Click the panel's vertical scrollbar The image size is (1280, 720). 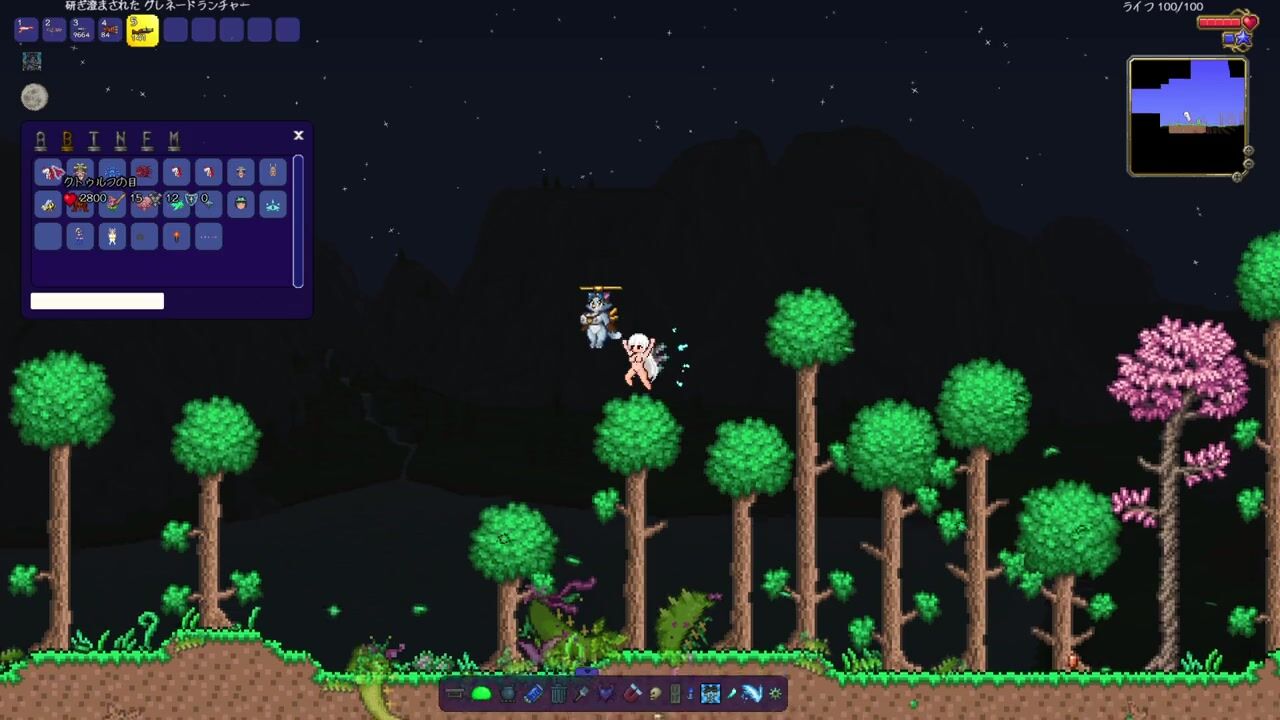click(x=298, y=220)
